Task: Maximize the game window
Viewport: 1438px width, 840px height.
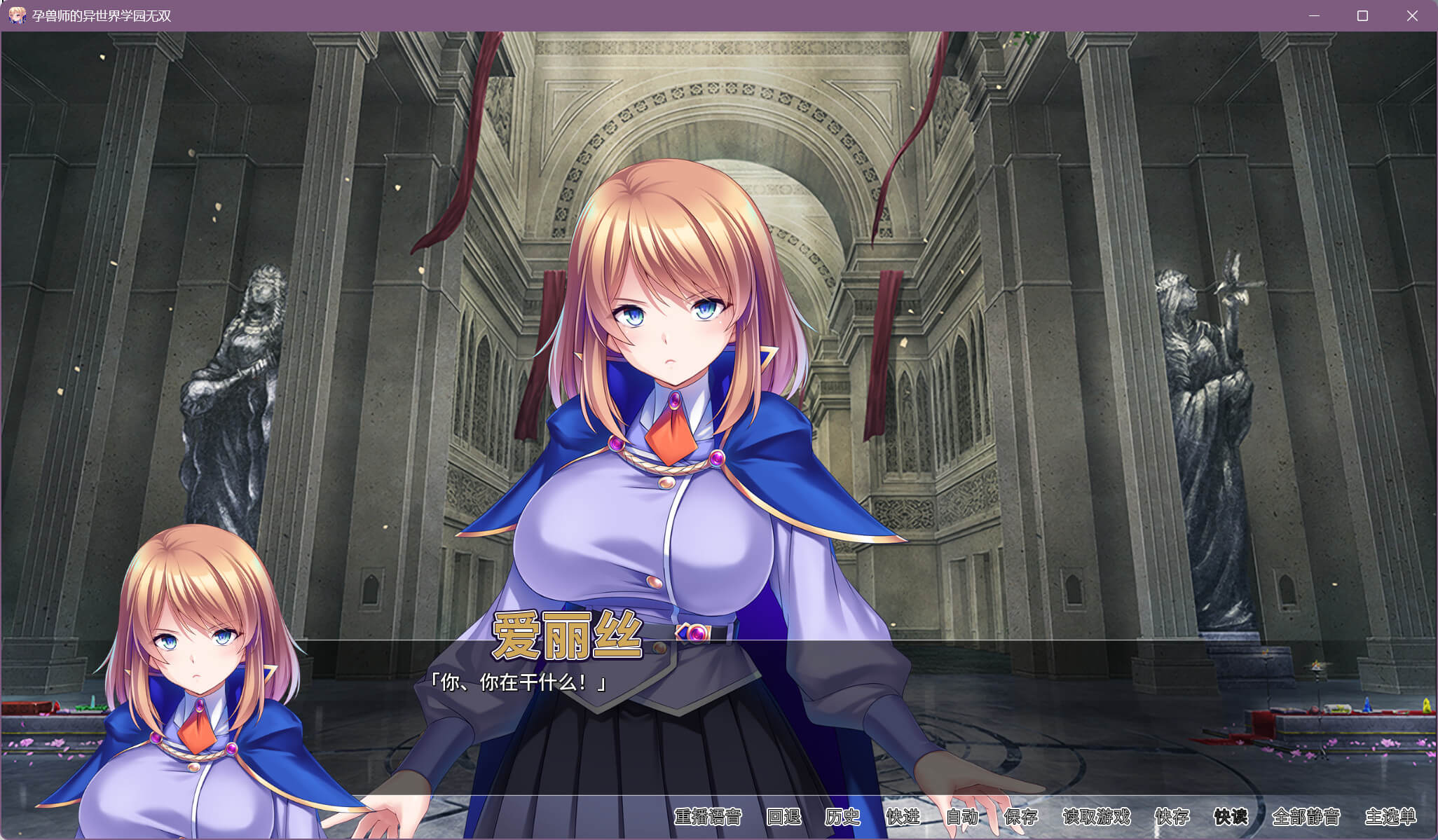Action: (1362, 15)
